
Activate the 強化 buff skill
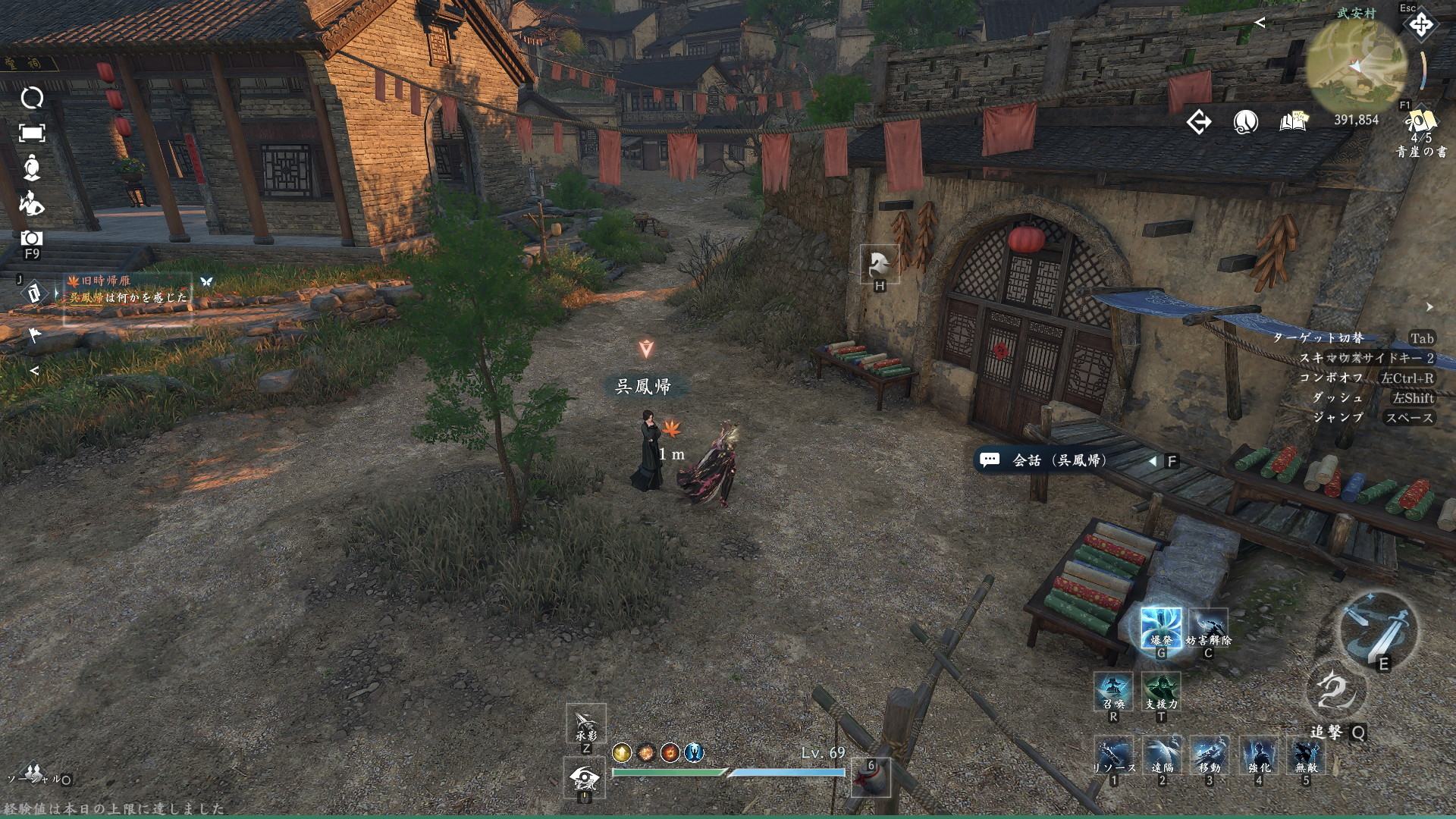click(1259, 755)
